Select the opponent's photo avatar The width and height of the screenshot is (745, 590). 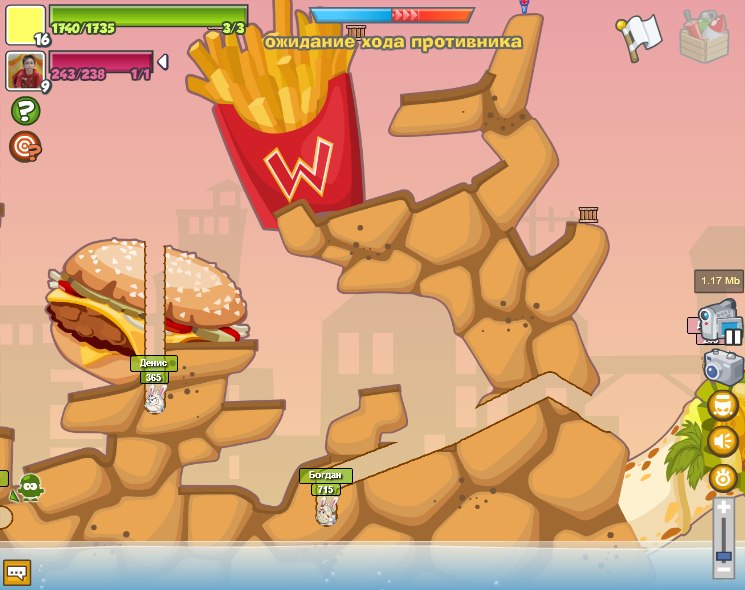click(25, 71)
